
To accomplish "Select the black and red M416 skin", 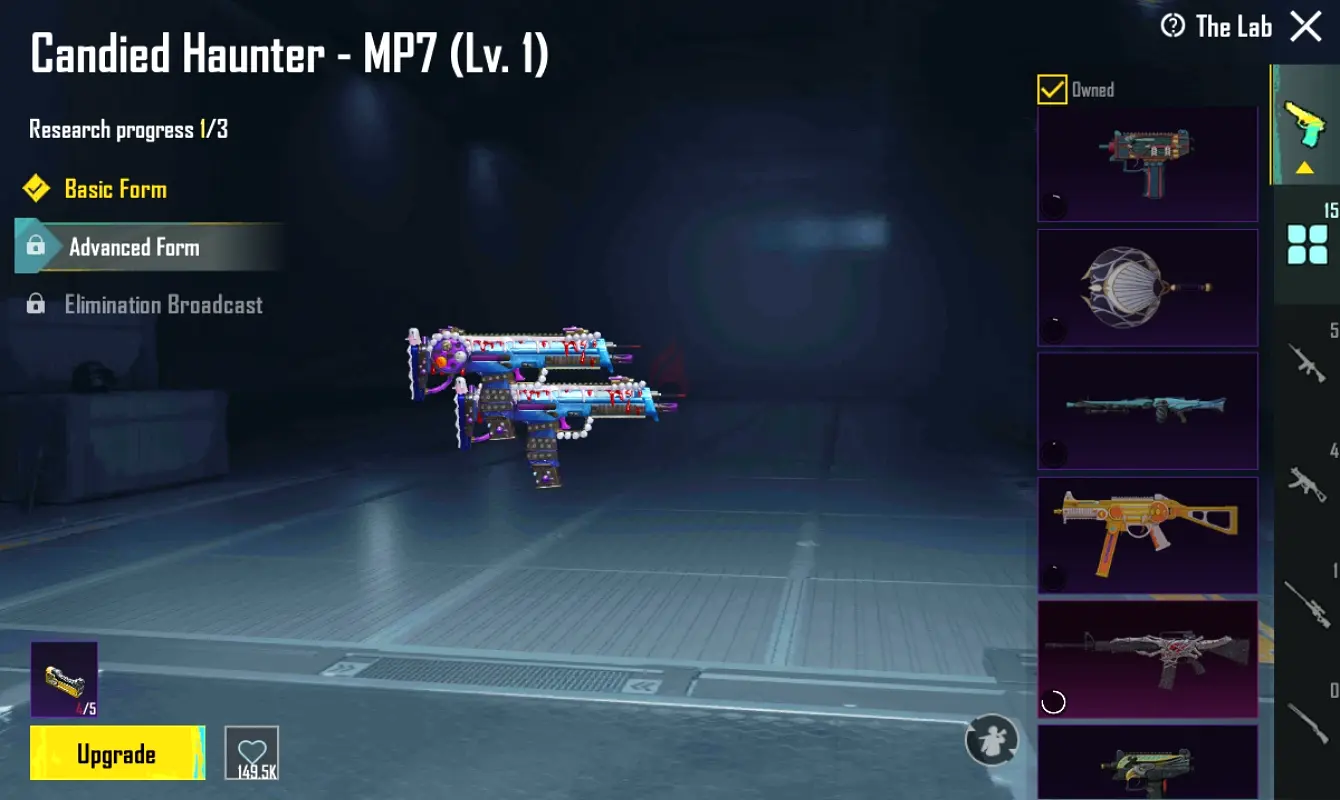I will coord(1147,658).
